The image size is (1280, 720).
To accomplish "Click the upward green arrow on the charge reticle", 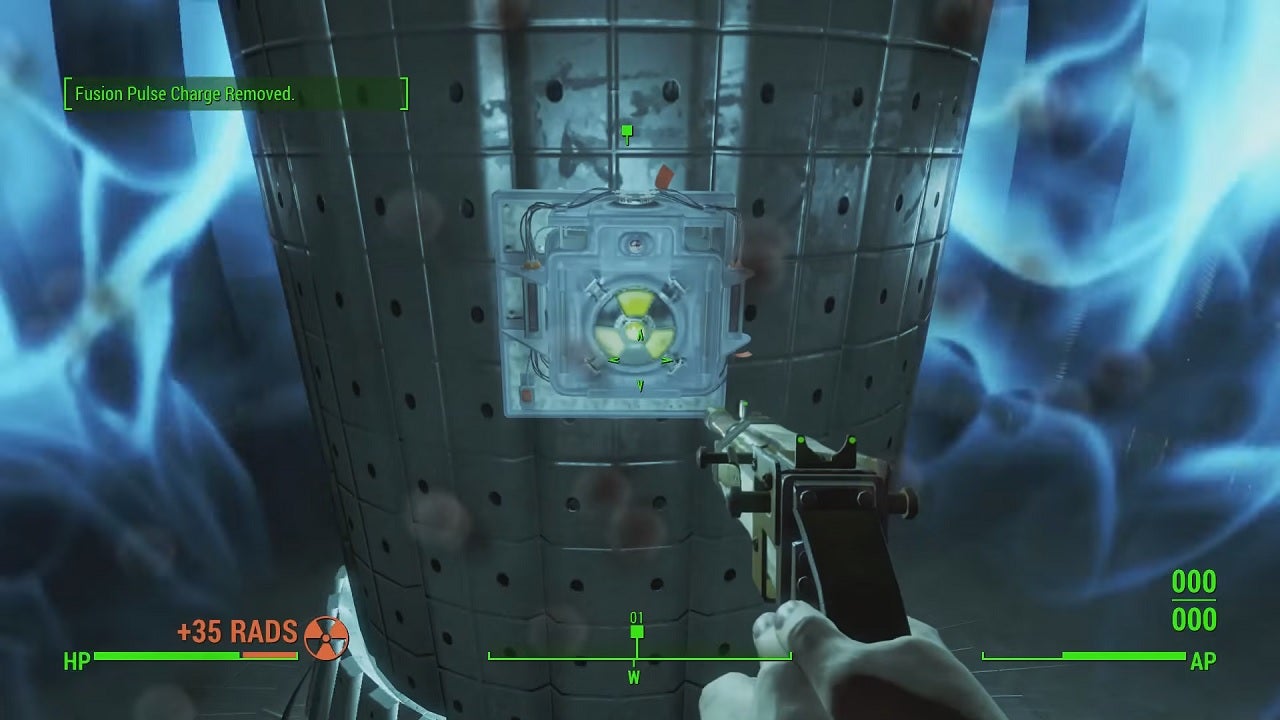I will [640, 333].
